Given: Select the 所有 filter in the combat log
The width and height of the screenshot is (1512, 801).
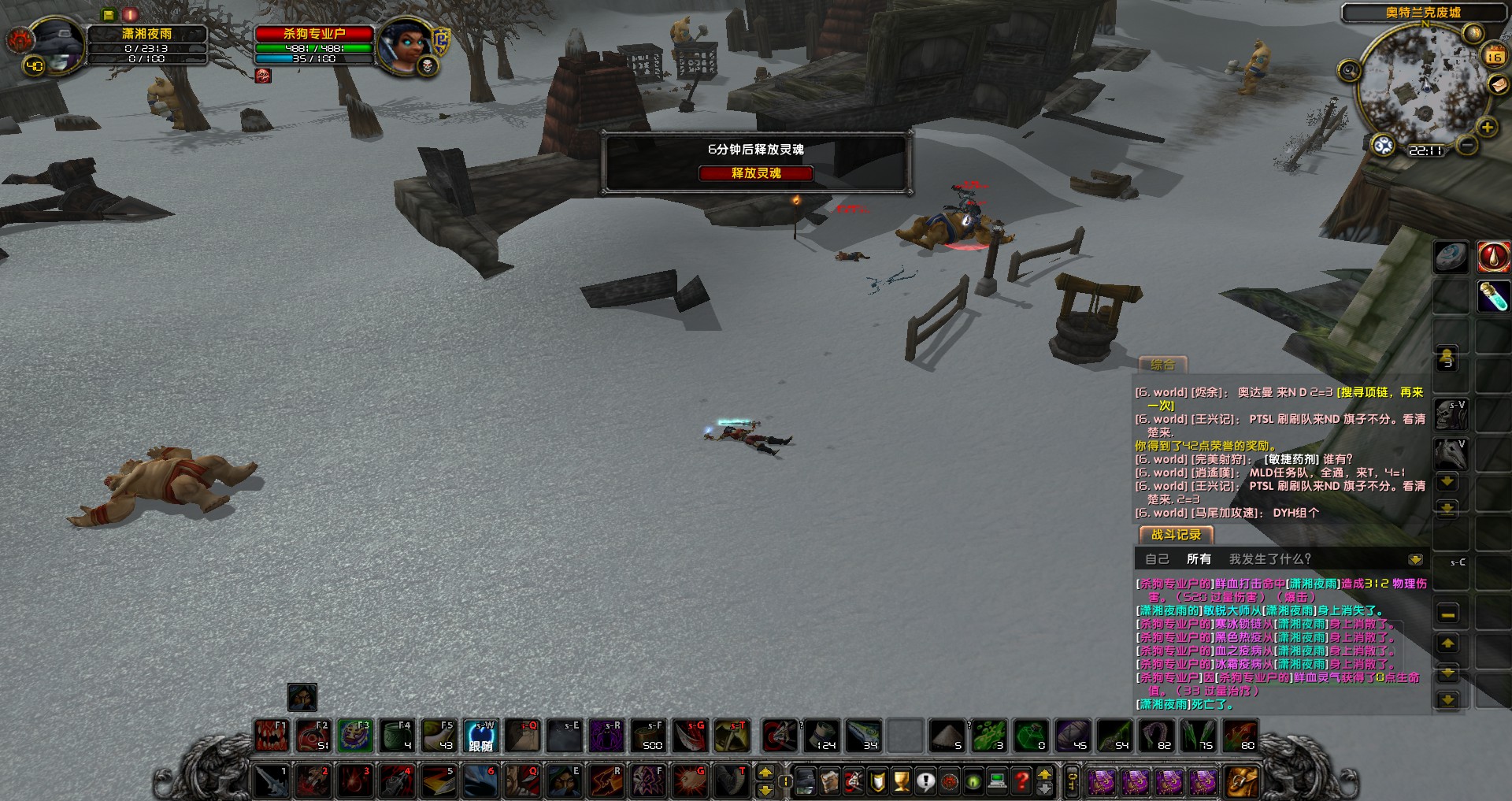Looking at the screenshot, I should coord(1199,559).
